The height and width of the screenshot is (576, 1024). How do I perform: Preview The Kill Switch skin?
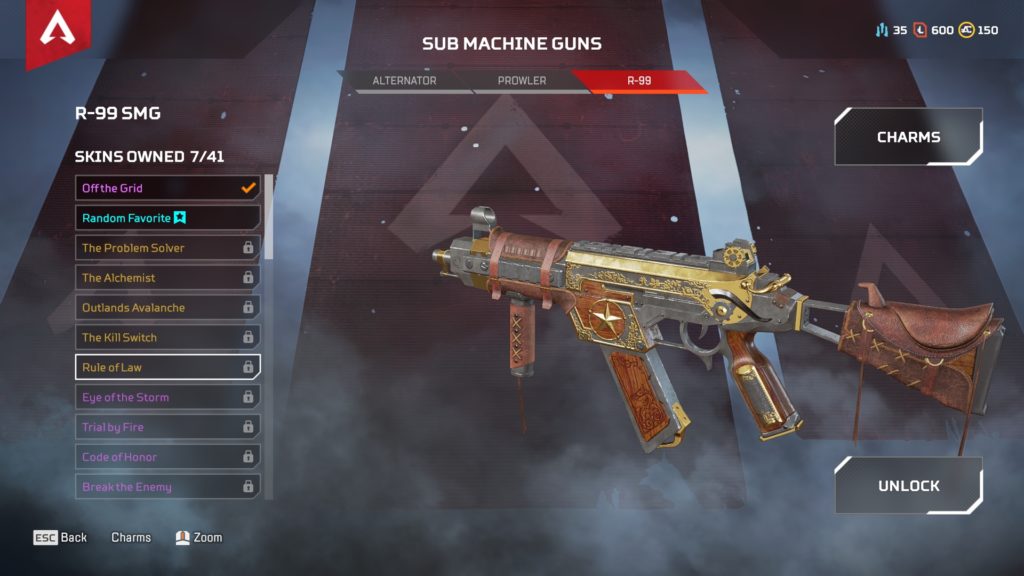168,338
